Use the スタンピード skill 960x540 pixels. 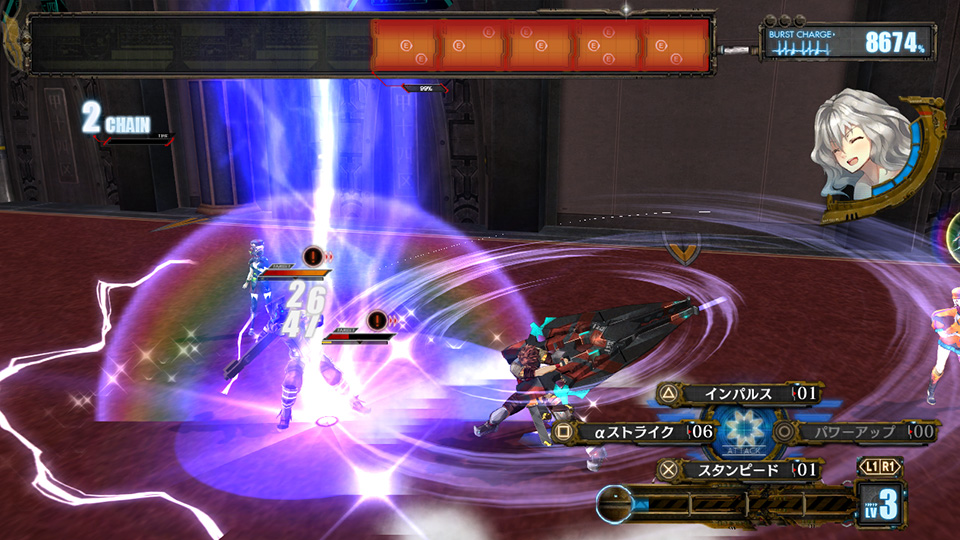(x=738, y=469)
